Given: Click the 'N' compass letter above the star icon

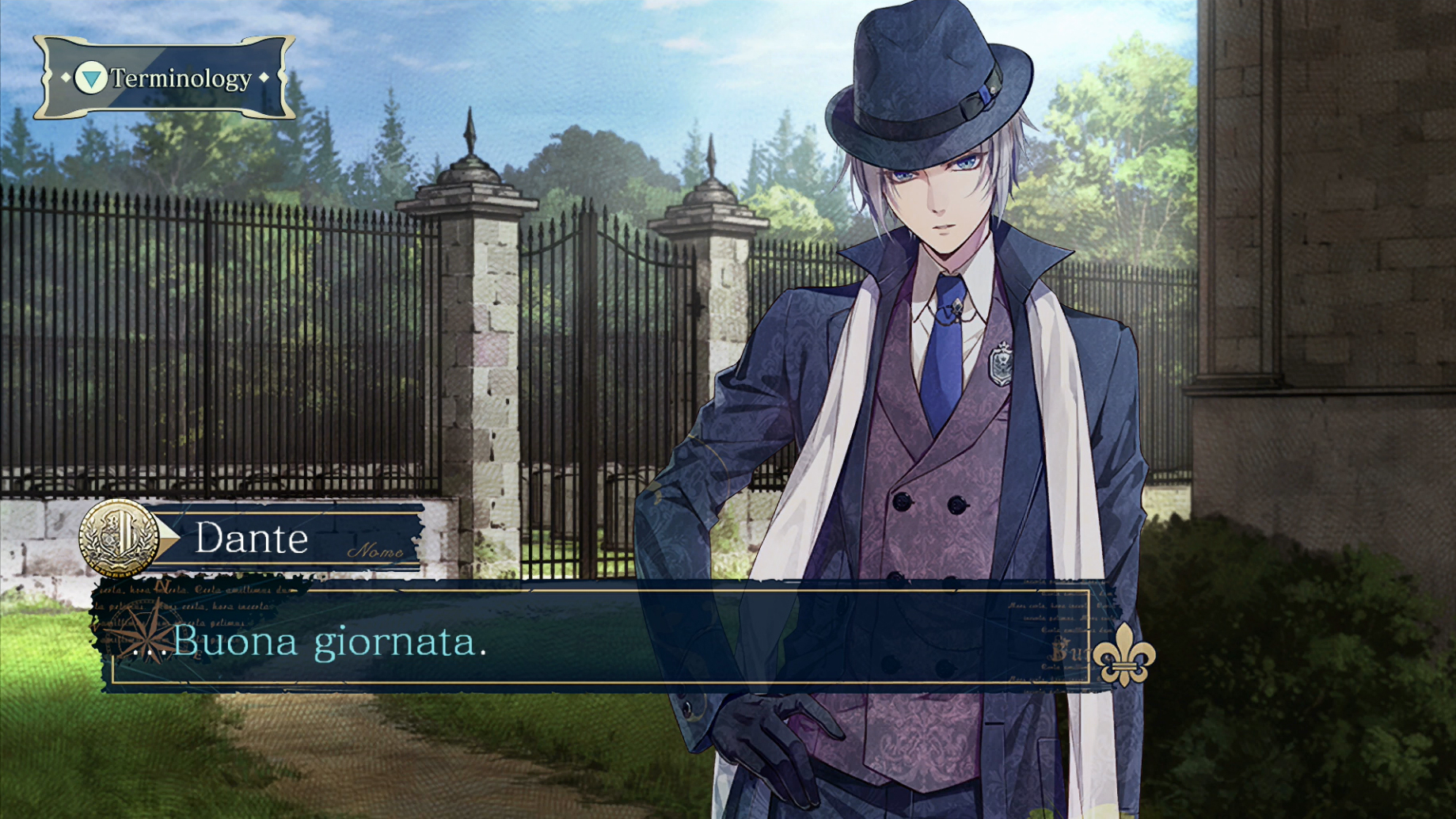Looking at the screenshot, I should coord(162,586).
